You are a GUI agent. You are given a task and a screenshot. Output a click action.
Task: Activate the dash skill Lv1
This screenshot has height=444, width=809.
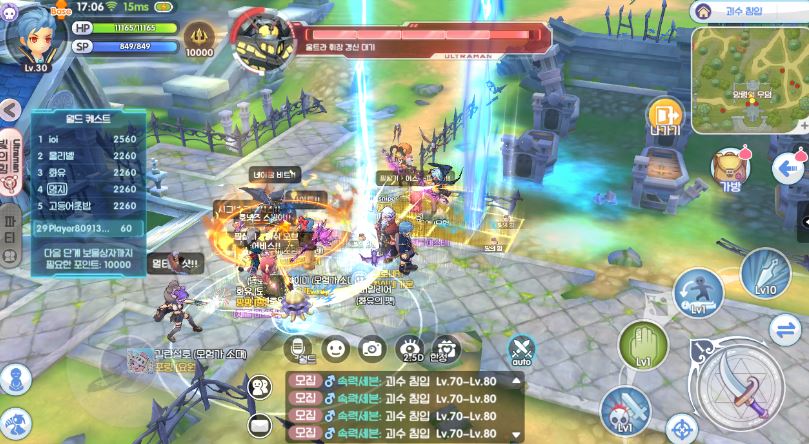tap(698, 293)
